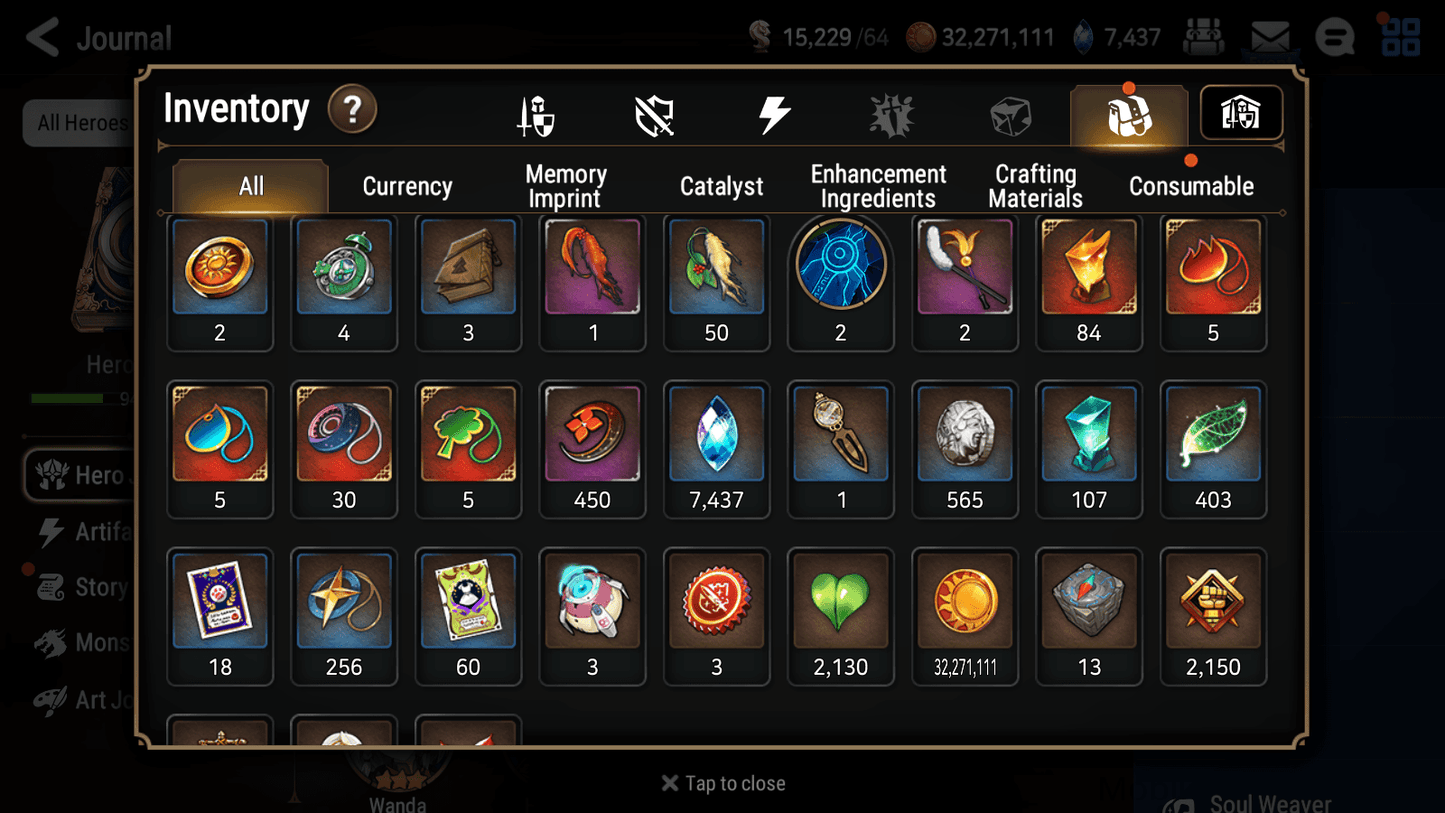Open the storage warehouse icon

tap(1240, 113)
